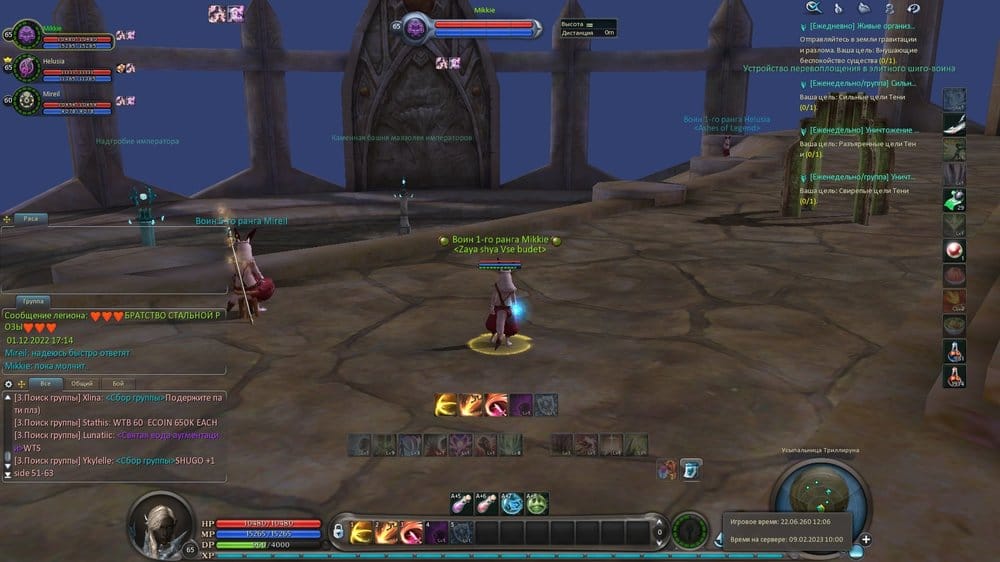The width and height of the screenshot is (1000, 562).
Task: Activate the yellow slash skill in slot 1
Action: click(x=361, y=532)
